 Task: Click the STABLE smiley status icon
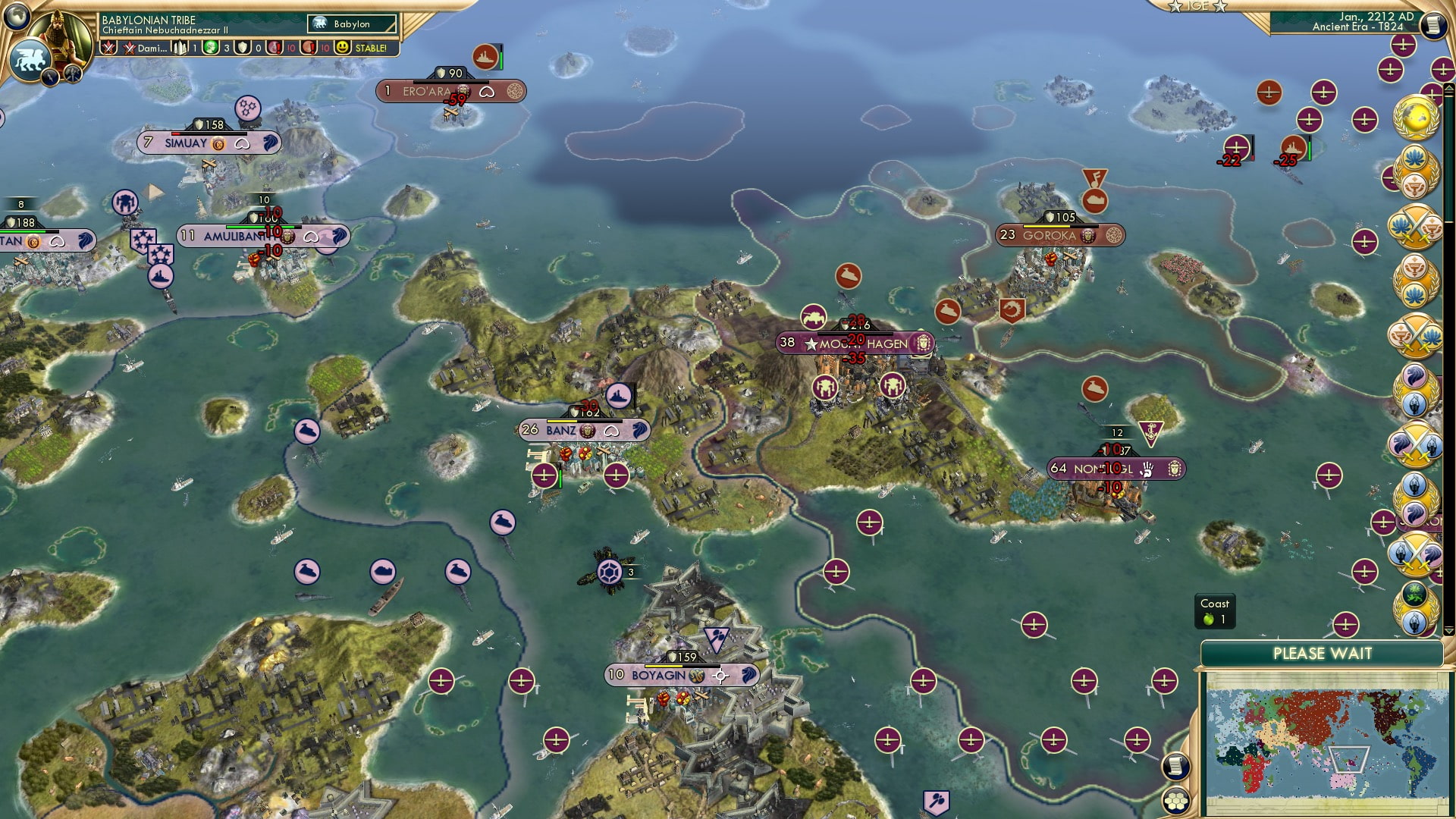point(343,48)
